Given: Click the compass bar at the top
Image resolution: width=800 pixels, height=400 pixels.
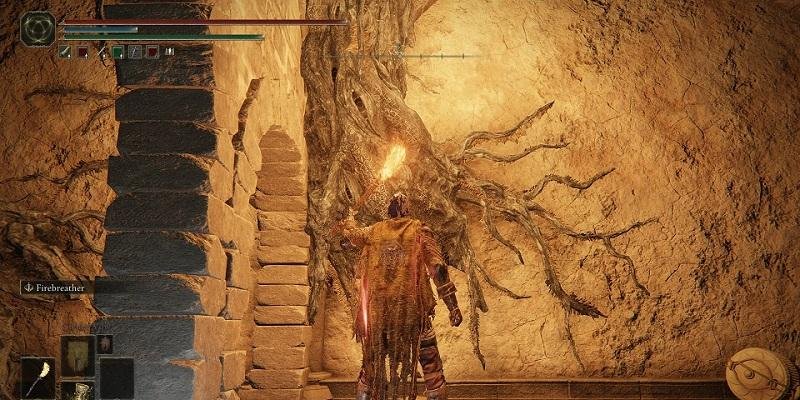Looking at the screenshot, I should [402, 54].
